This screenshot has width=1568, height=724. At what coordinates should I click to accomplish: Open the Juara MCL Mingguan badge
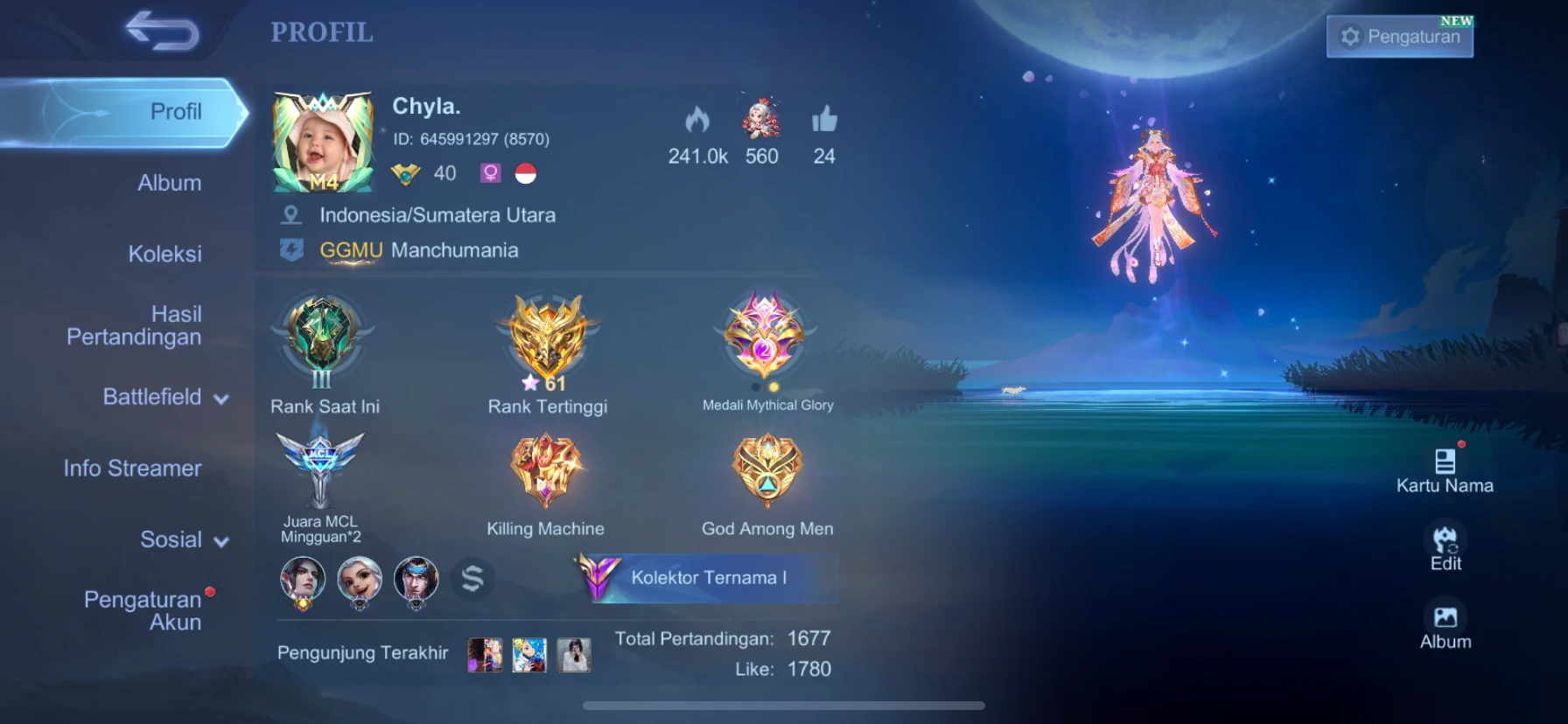click(x=320, y=472)
